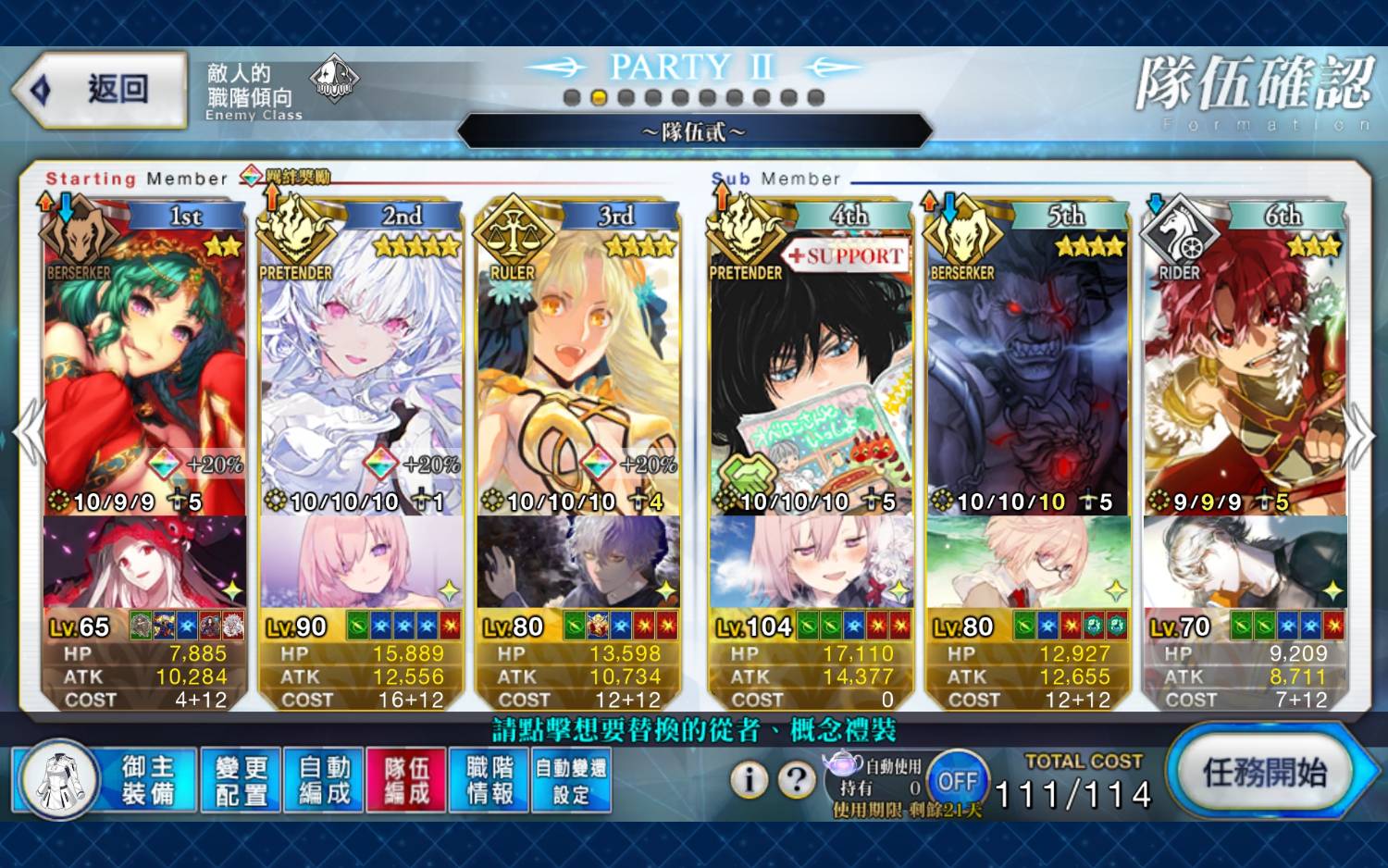Toggle the auto-use OFF switch

pos(957,781)
